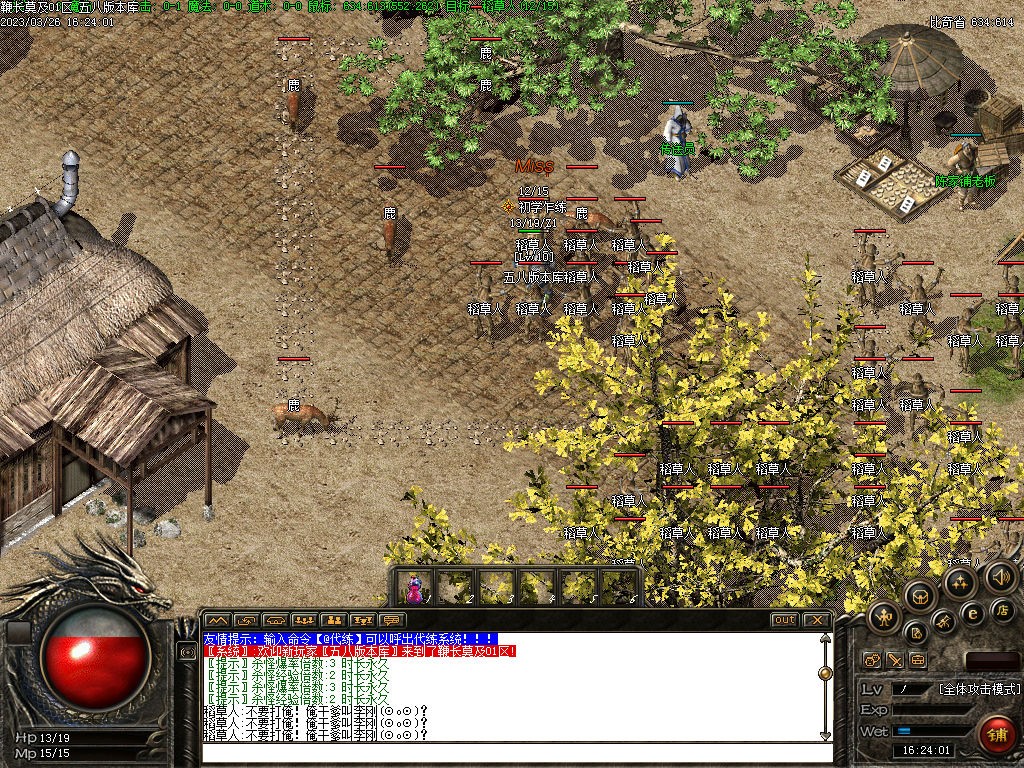Viewport: 1024px width, 768px height.
Task: Open the shop via the 店 button
Action: click(x=1001, y=609)
